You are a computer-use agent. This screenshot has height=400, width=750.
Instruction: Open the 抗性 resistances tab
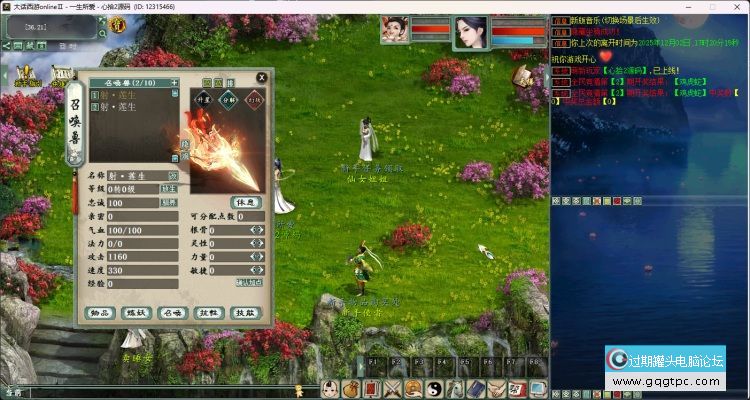pyautogui.click(x=208, y=312)
